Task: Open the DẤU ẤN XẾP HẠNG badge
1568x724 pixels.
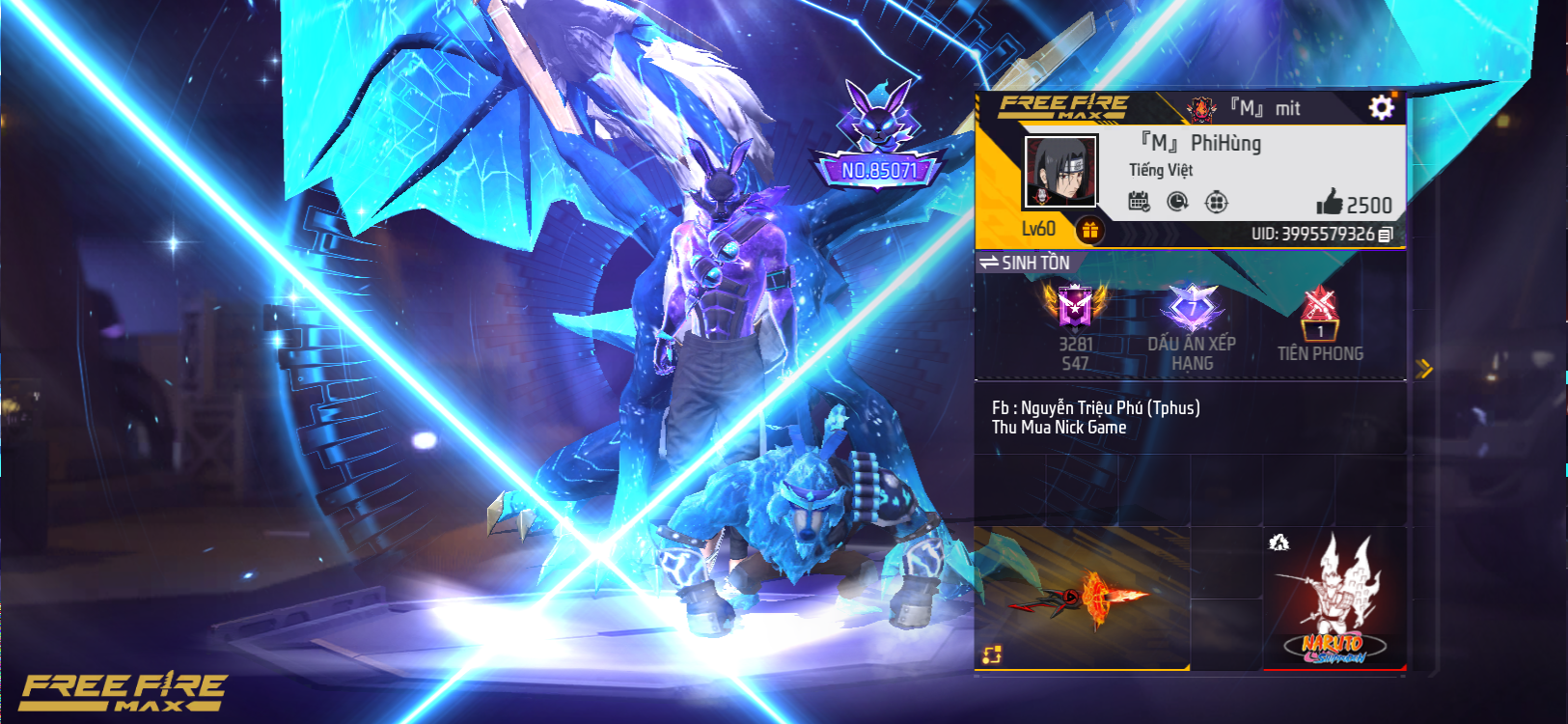Action: click(x=1192, y=309)
